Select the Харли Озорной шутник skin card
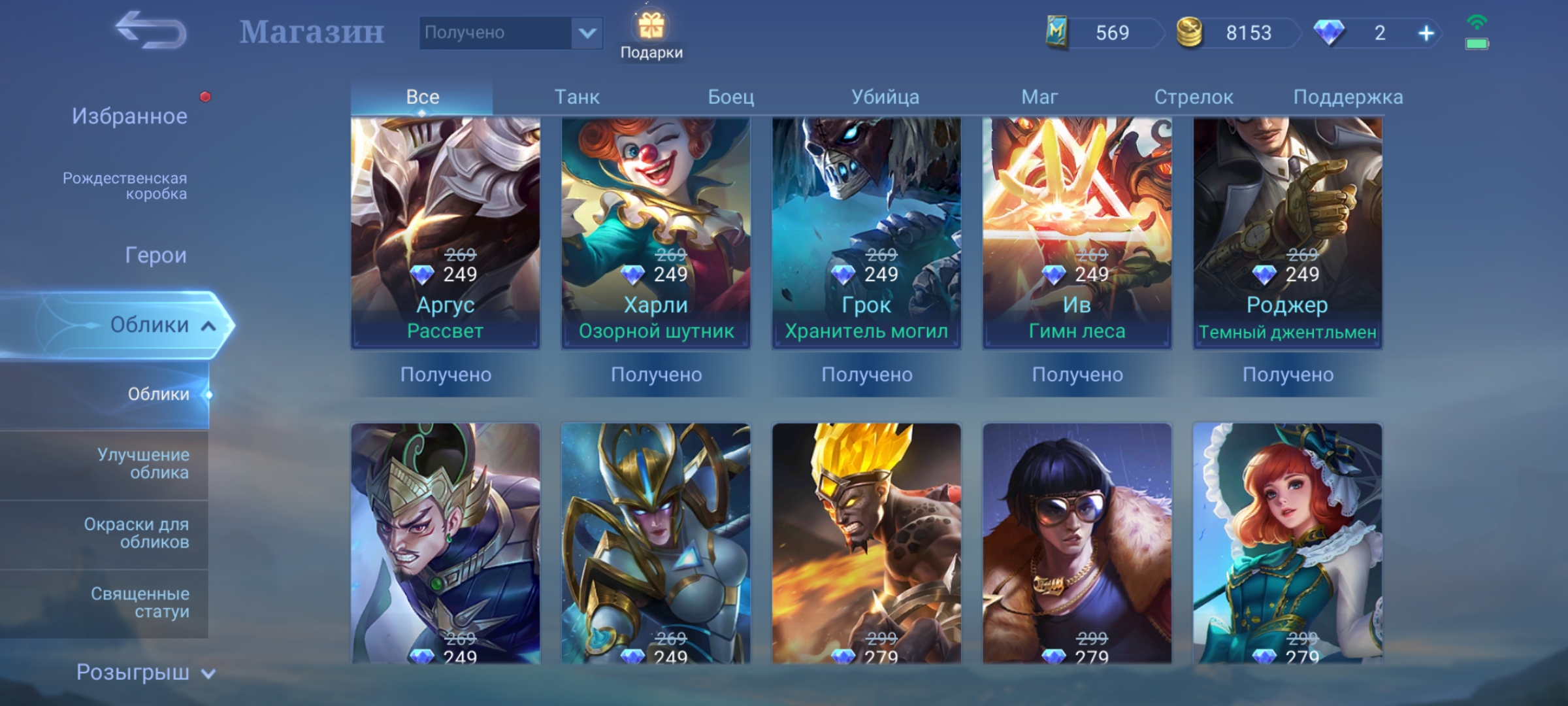 pyautogui.click(x=656, y=232)
